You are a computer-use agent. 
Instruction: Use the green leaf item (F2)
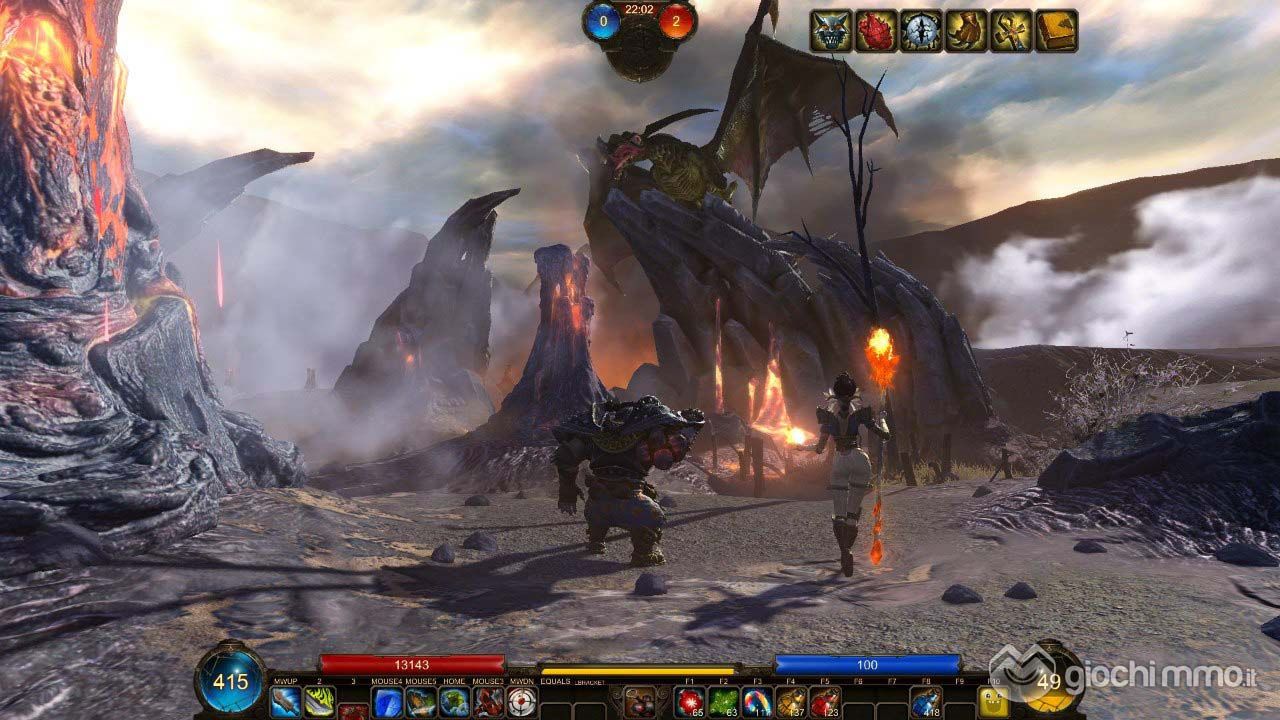click(x=724, y=702)
